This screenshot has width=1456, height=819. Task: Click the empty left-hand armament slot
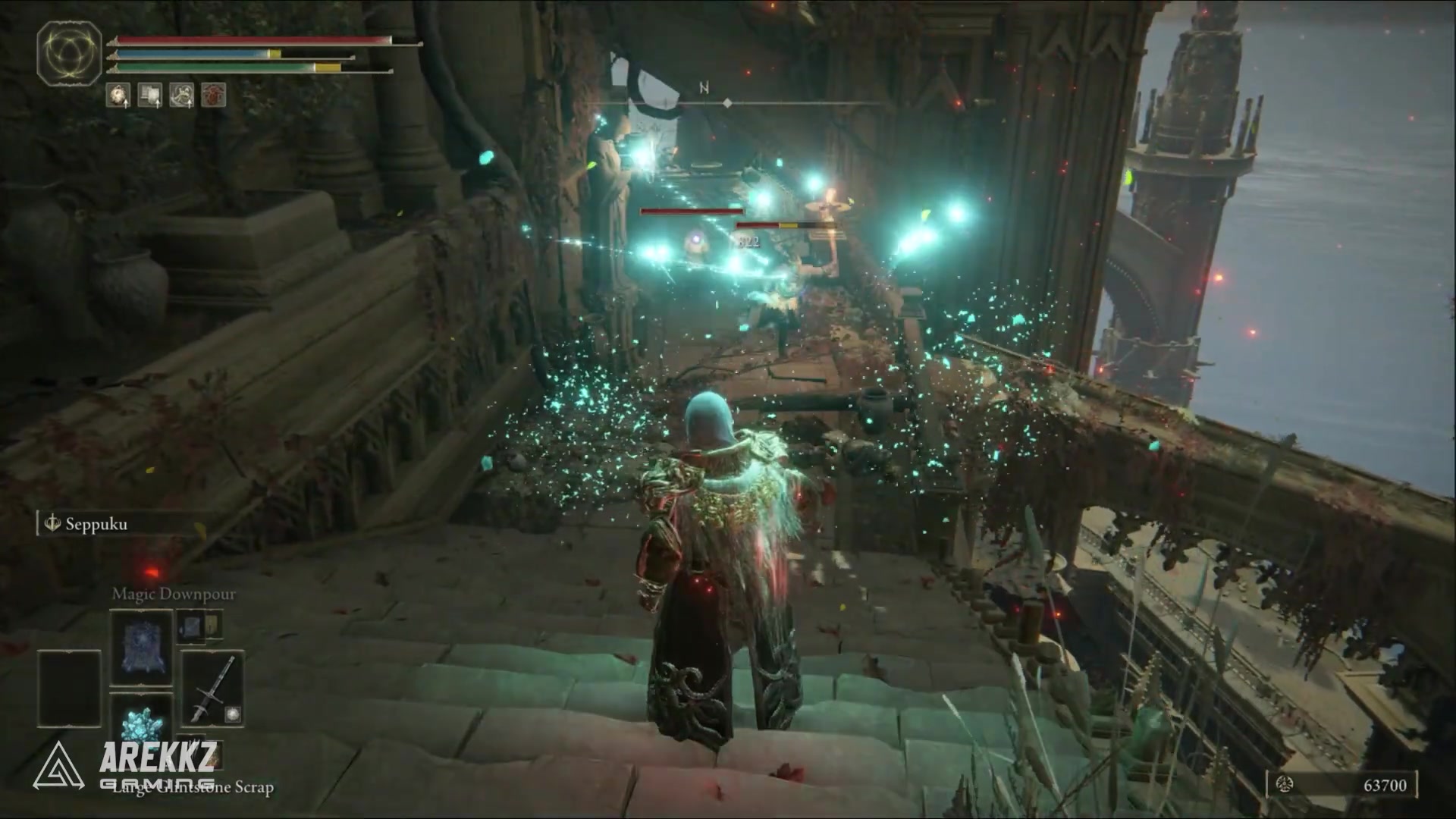coord(69,688)
